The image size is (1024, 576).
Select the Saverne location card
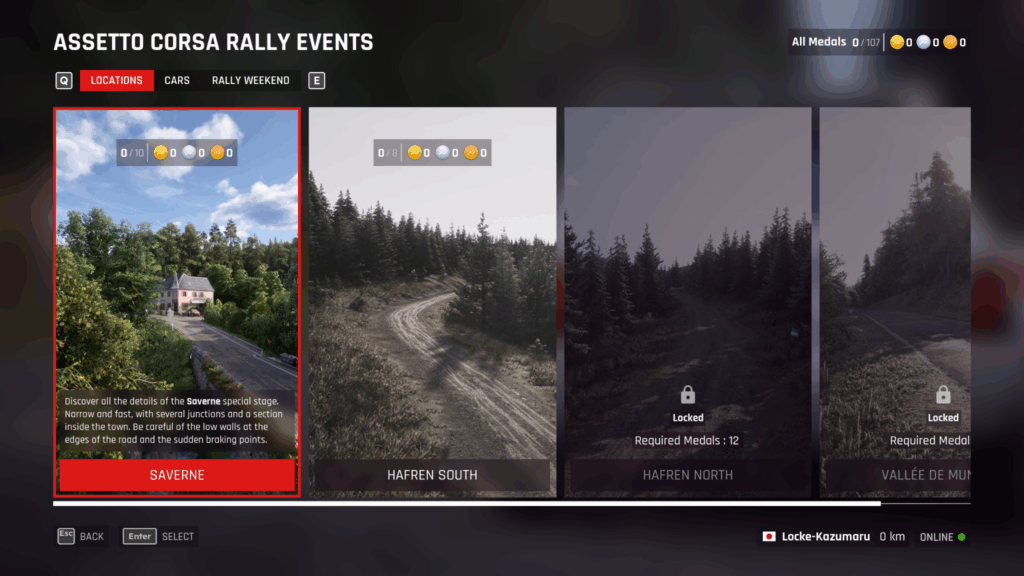177,300
